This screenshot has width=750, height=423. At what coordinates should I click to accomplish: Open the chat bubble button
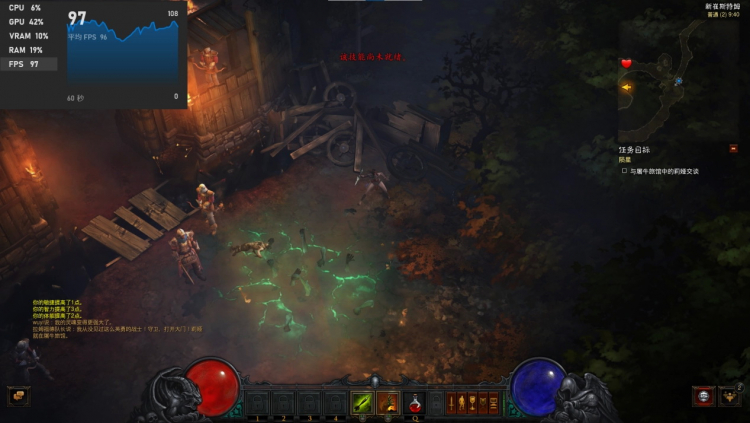pos(18,396)
